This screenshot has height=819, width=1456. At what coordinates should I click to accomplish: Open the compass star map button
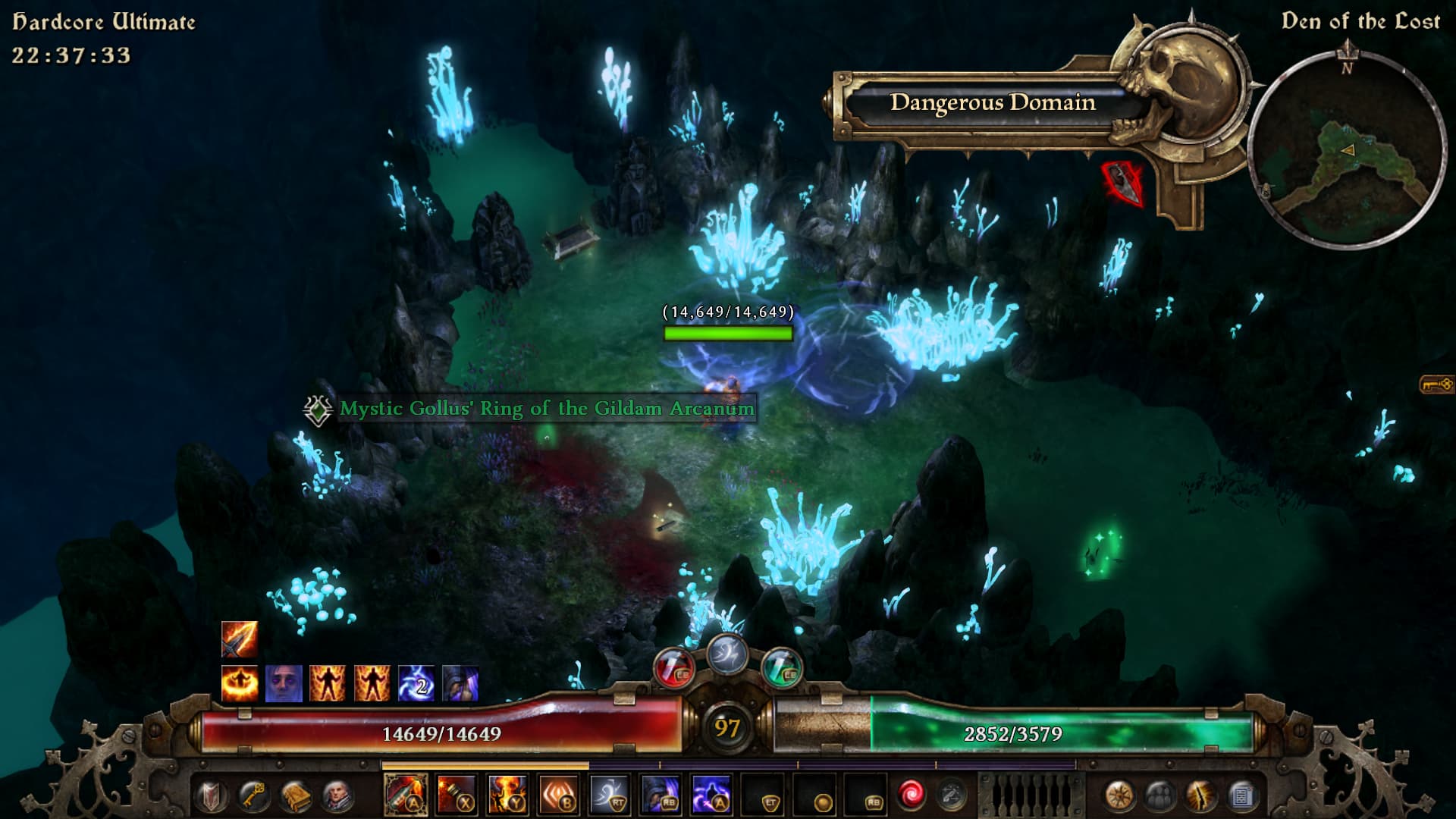[x=1119, y=796]
